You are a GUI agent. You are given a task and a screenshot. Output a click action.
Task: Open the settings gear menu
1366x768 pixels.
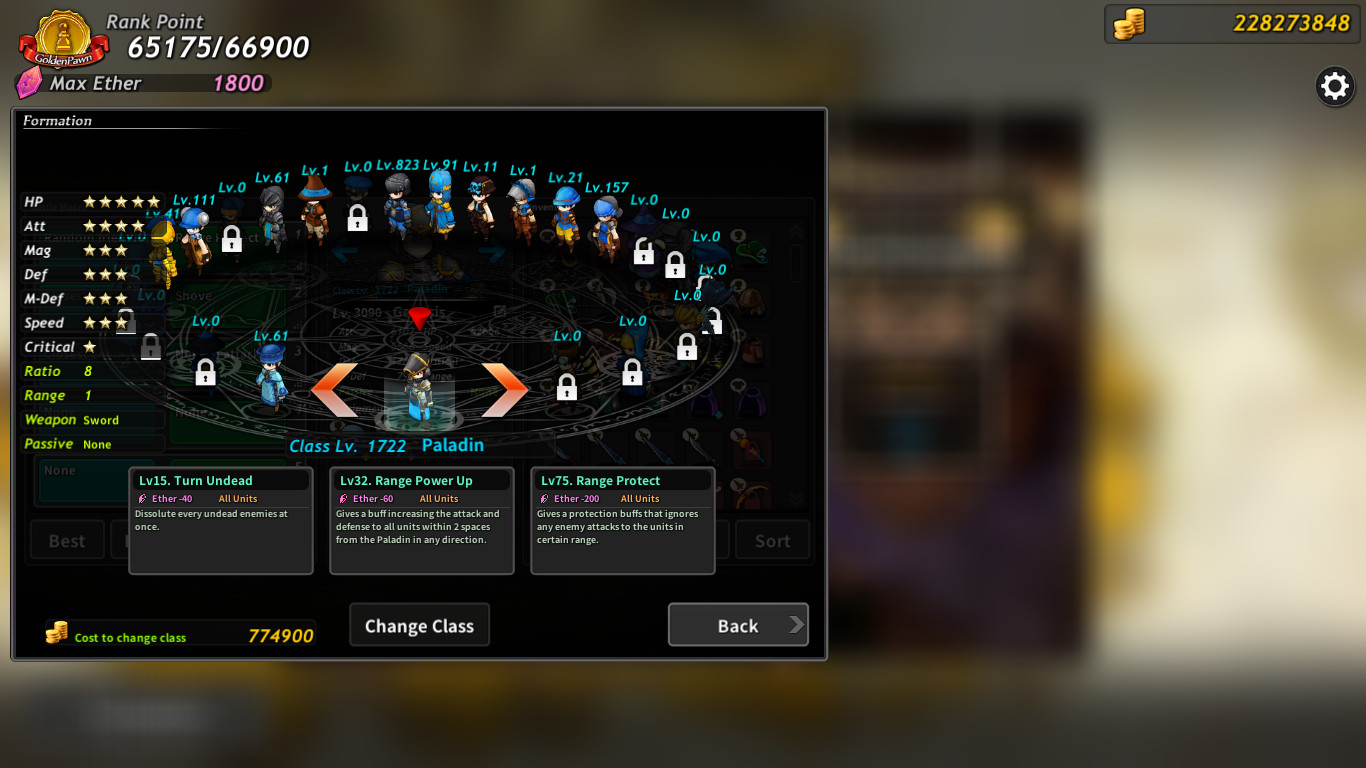1334,86
